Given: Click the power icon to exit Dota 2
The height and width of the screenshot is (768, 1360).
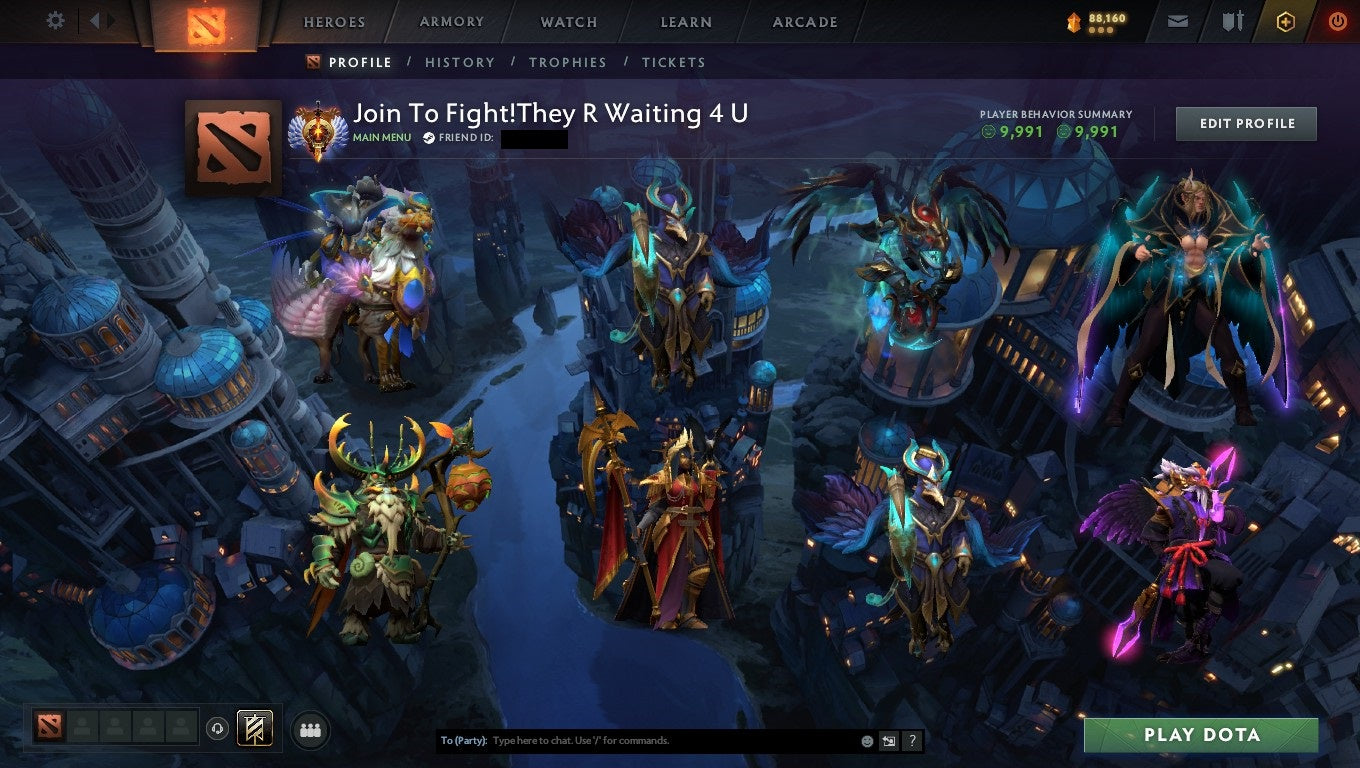Looking at the screenshot, I should coord(1337,20).
